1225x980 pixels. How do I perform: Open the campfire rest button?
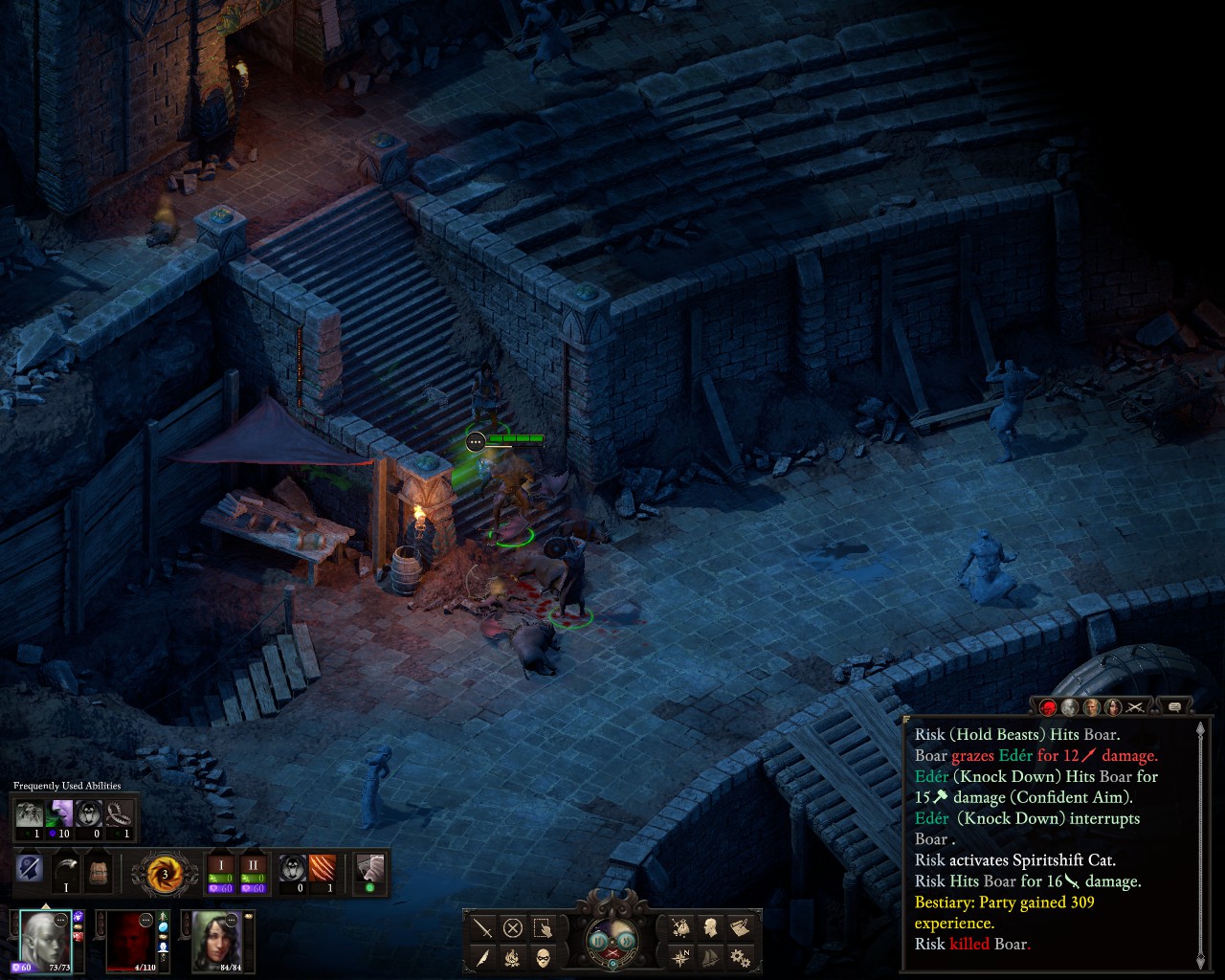coord(513,957)
